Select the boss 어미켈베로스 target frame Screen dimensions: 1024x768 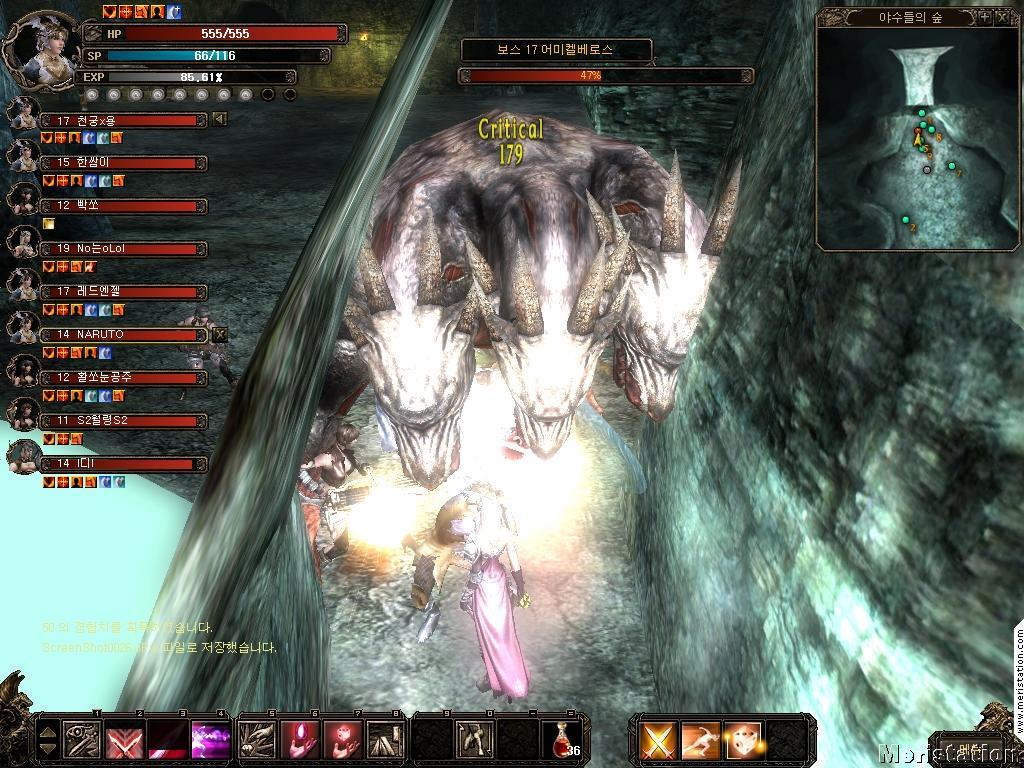(557, 48)
